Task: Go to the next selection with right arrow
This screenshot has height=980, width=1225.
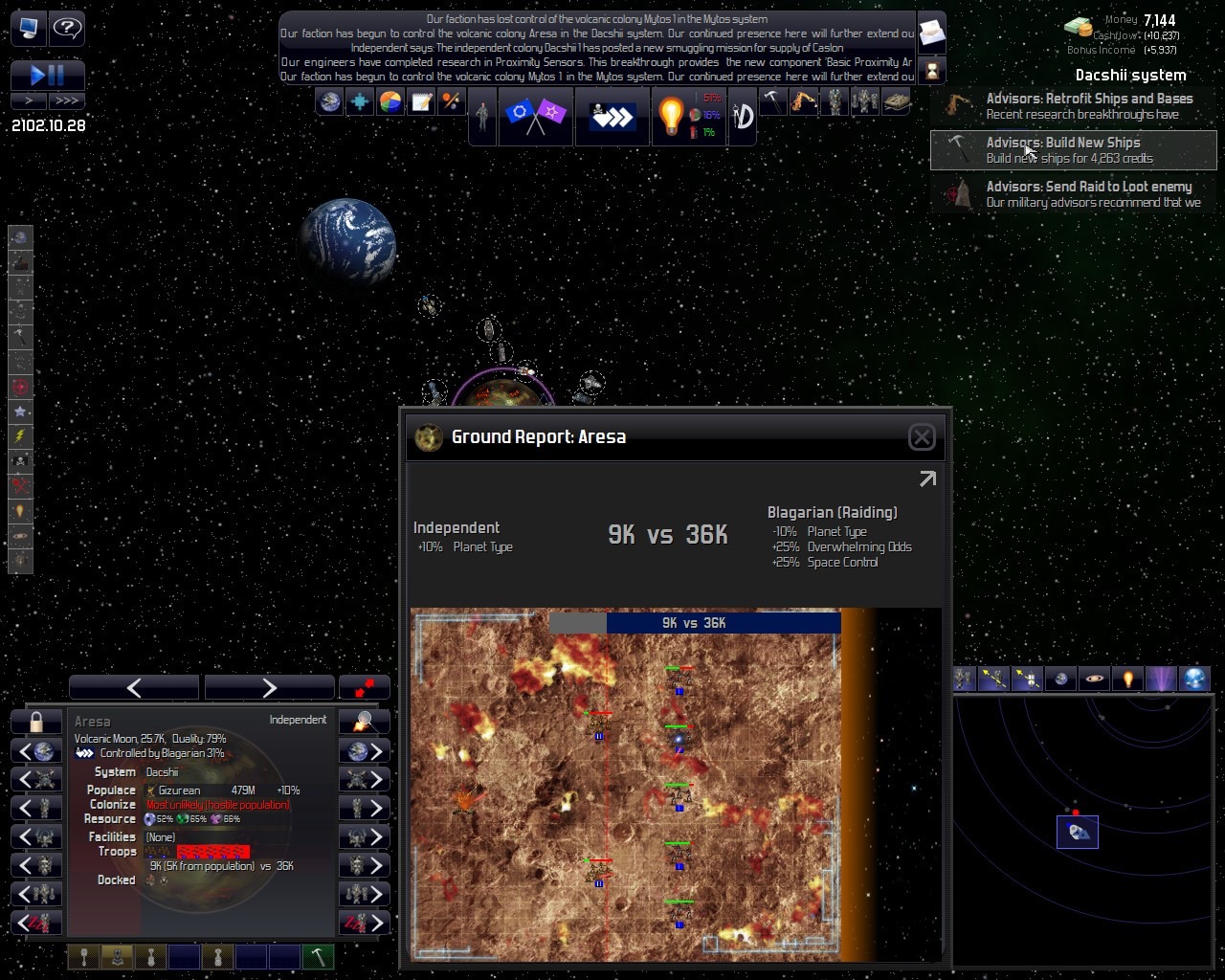Action: click(x=269, y=687)
